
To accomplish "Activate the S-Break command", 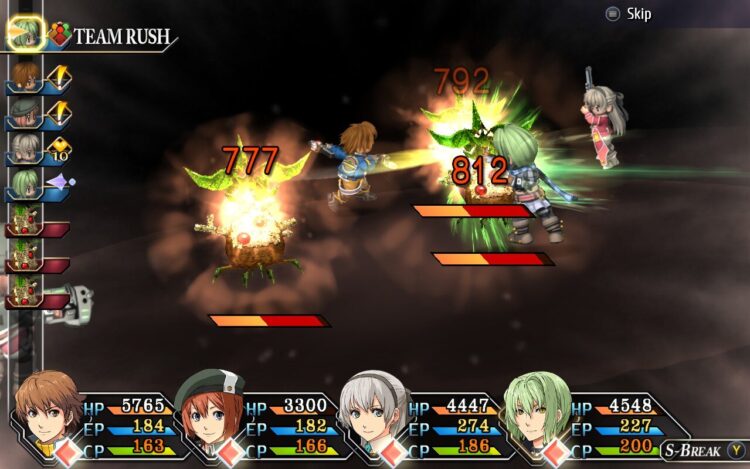I will 698,449.
